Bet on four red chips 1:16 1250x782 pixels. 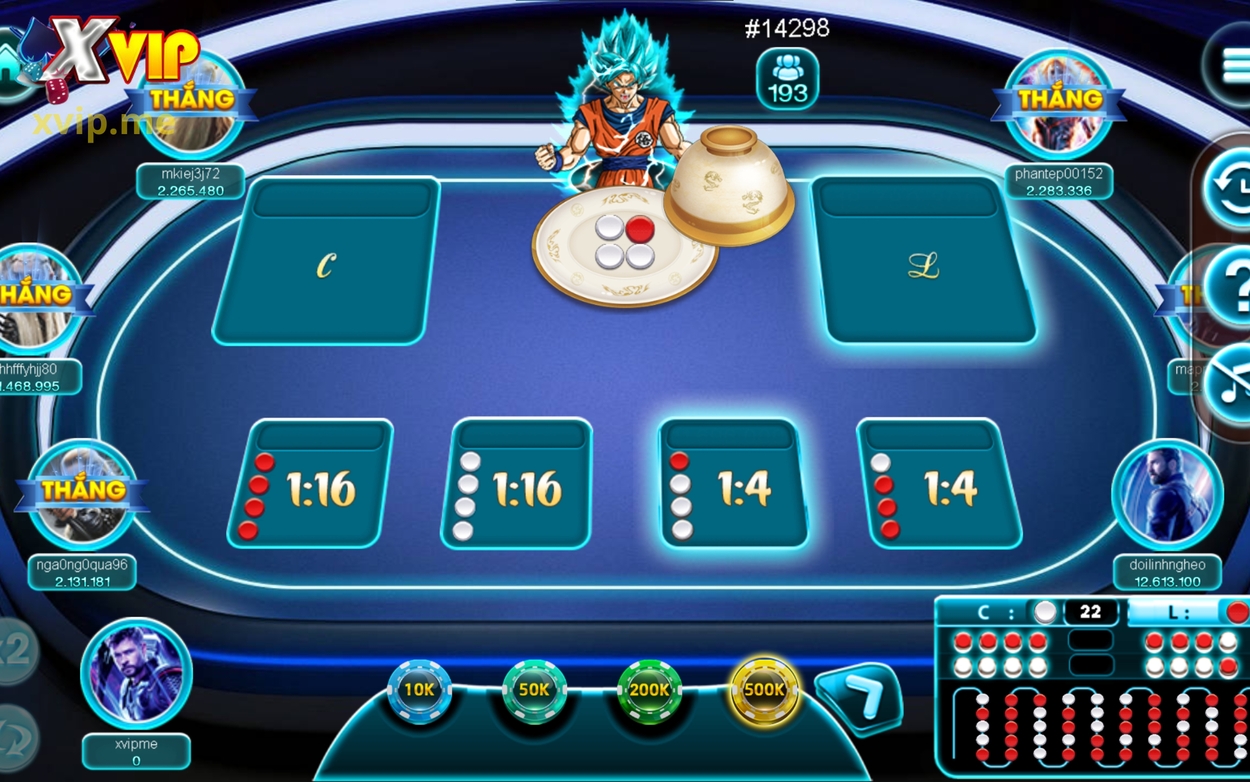(x=311, y=487)
